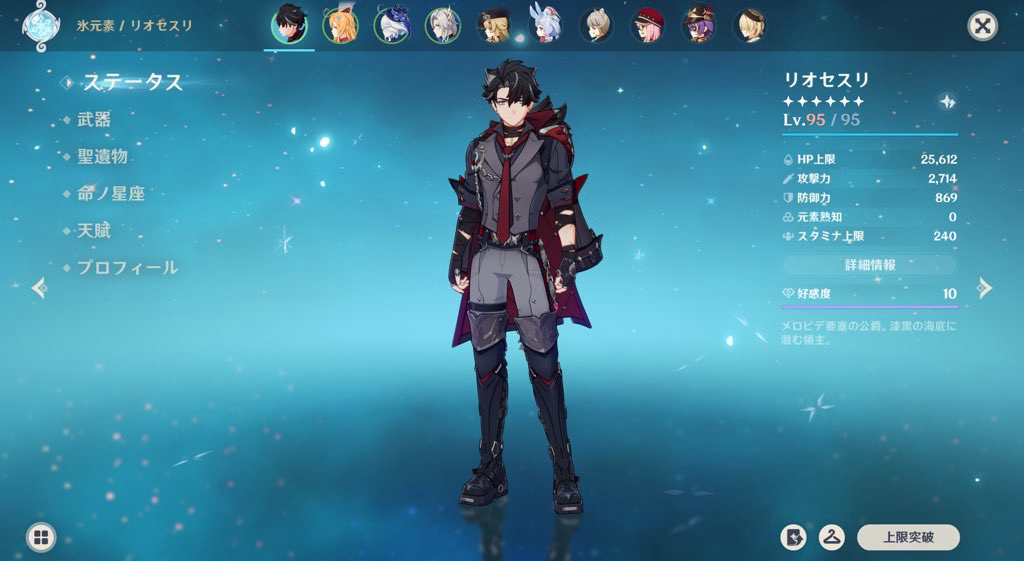Viewport: 1024px width, 561px height.
Task: Switch to the previous character arrow
Action: point(39,288)
